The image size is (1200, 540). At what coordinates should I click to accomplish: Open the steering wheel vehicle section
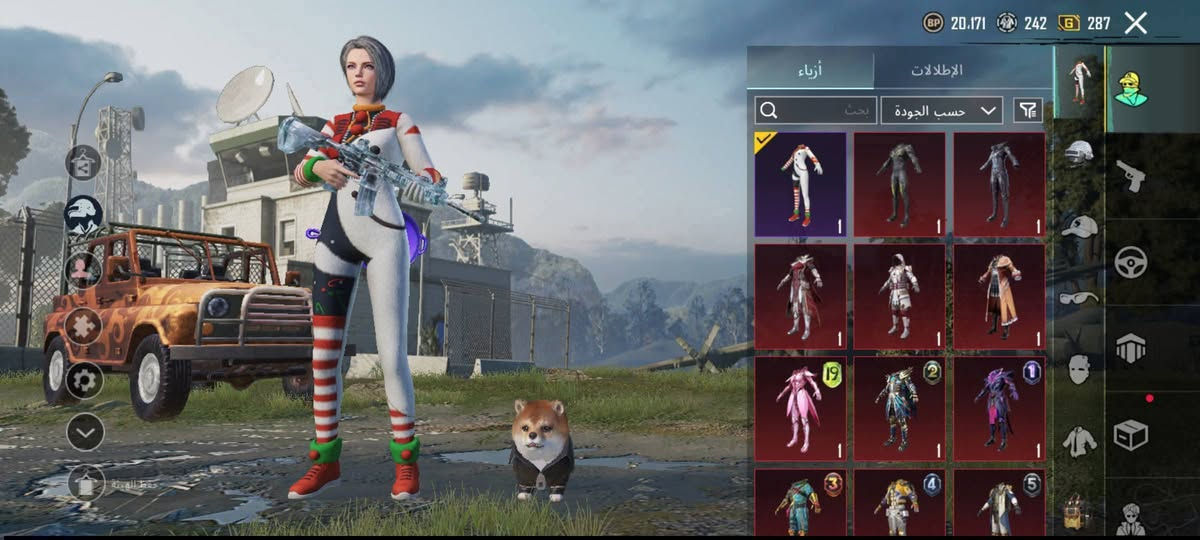1130,262
